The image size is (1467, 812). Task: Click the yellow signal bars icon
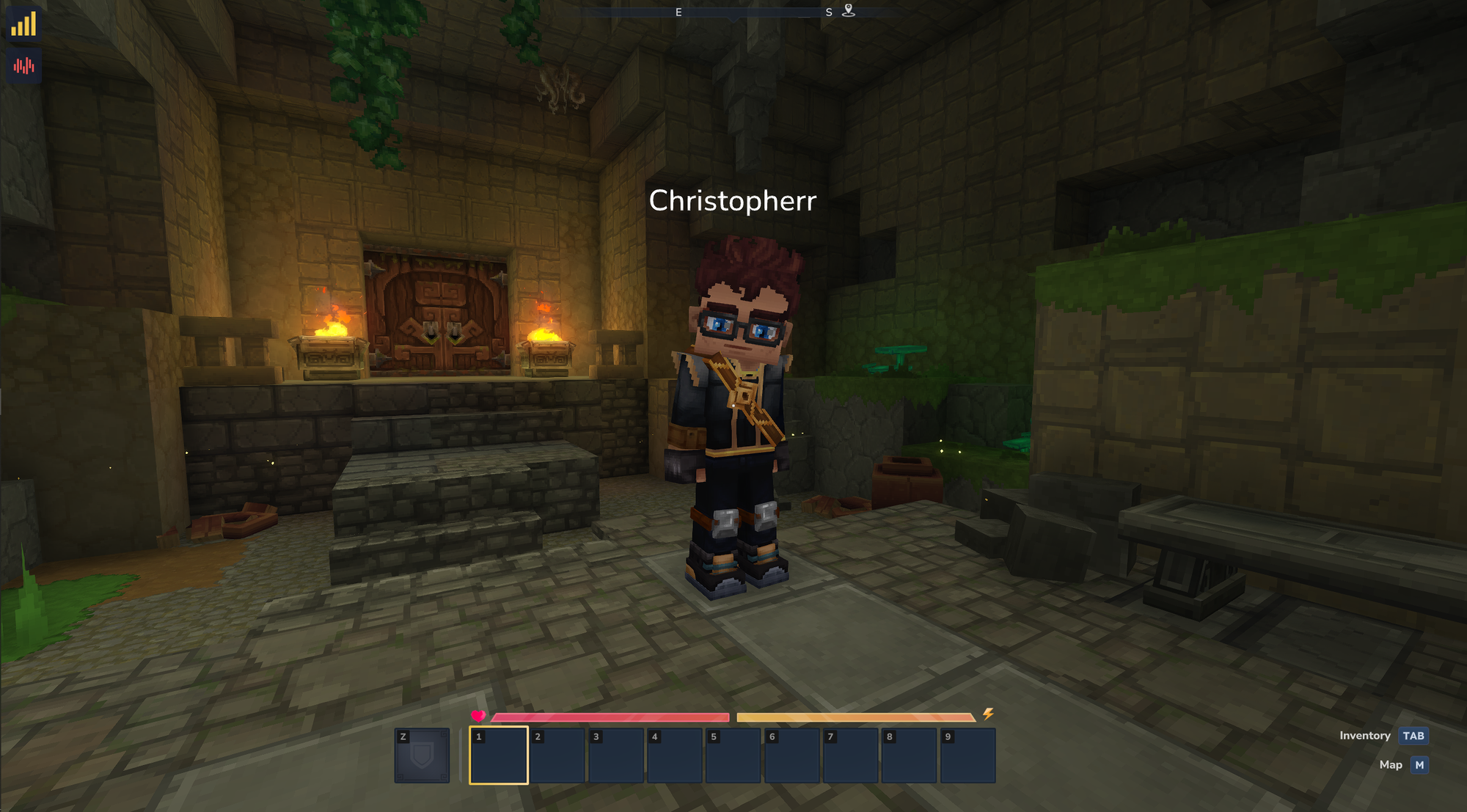point(23,24)
